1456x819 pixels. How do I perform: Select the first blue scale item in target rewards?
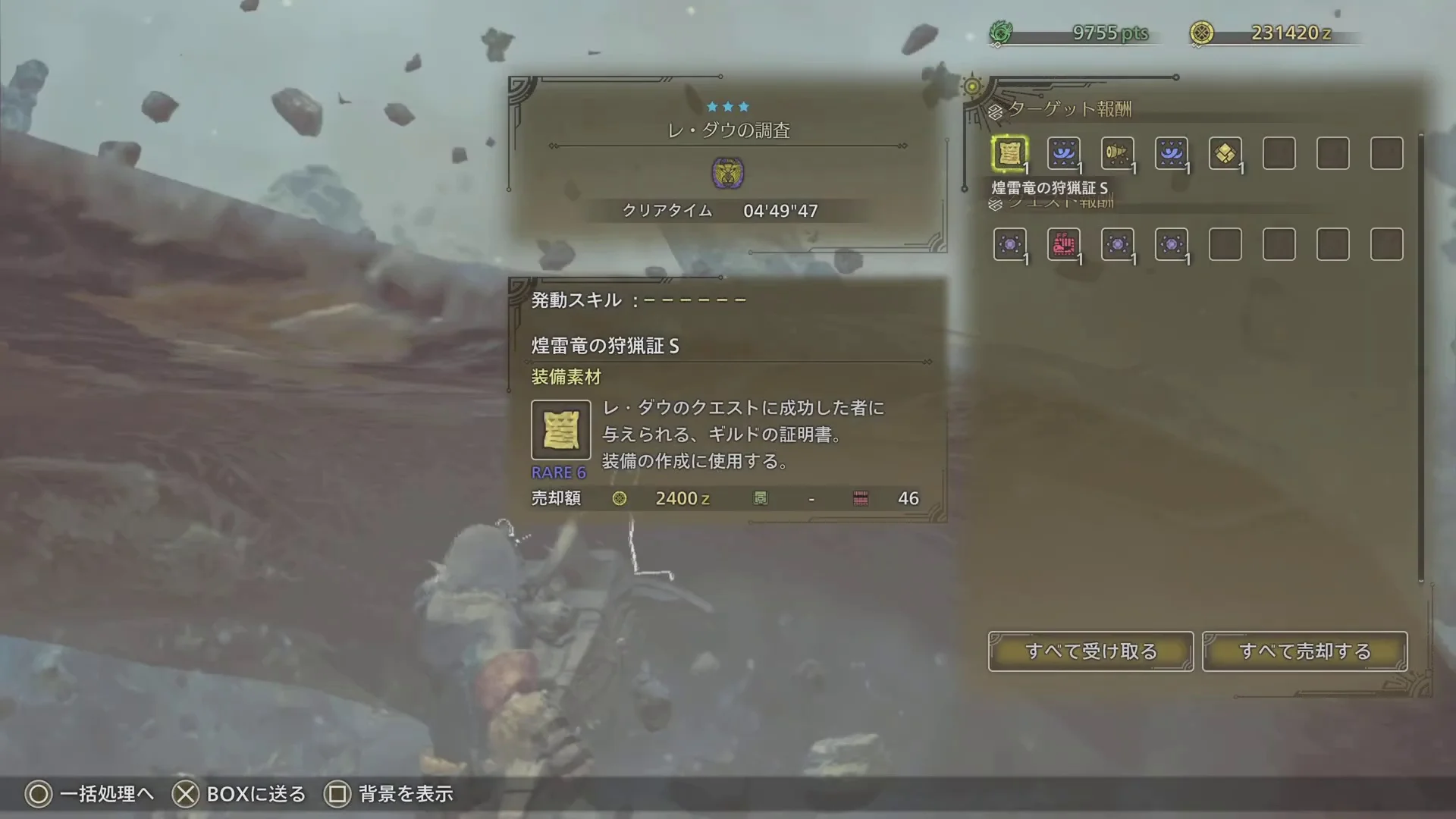[x=1063, y=154]
